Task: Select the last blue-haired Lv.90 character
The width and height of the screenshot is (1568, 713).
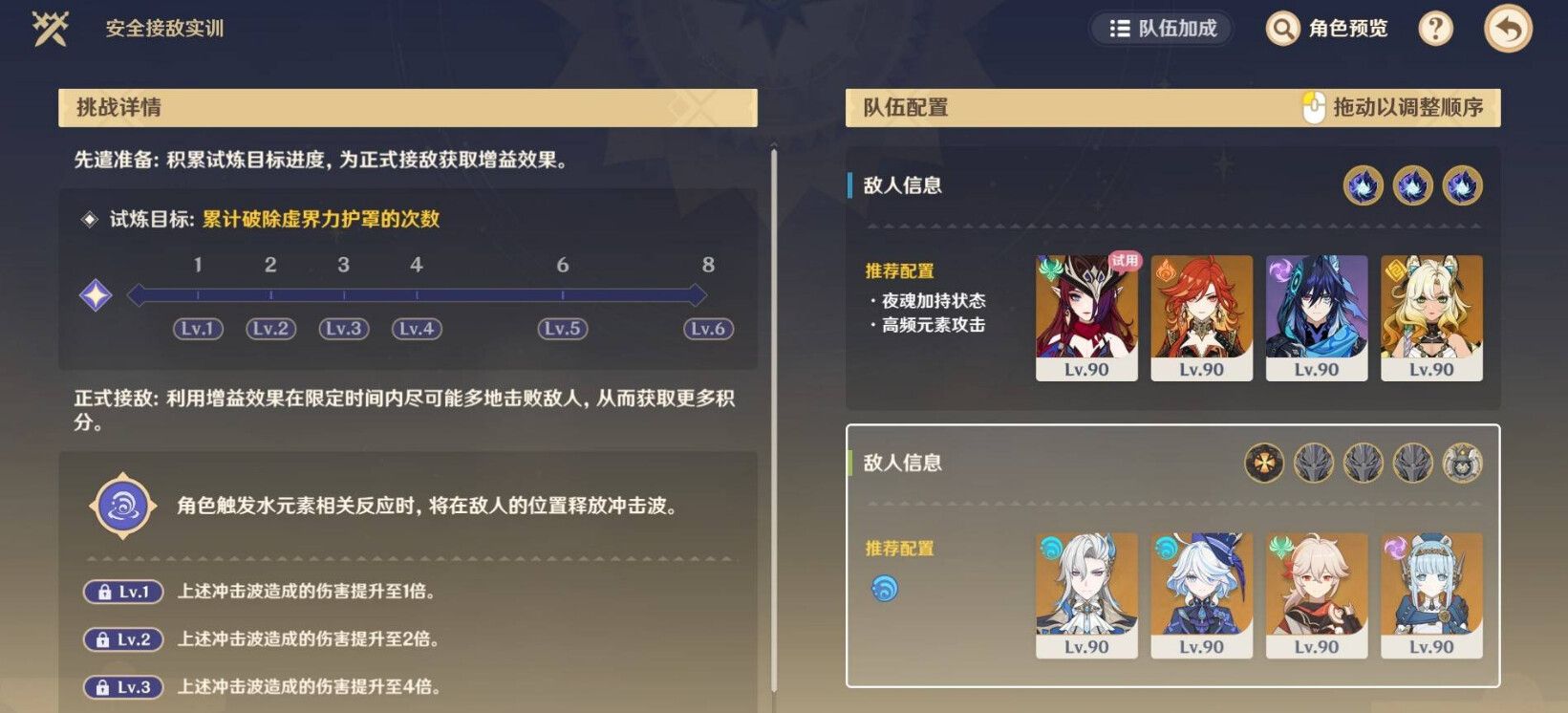Action: [x=1430, y=594]
